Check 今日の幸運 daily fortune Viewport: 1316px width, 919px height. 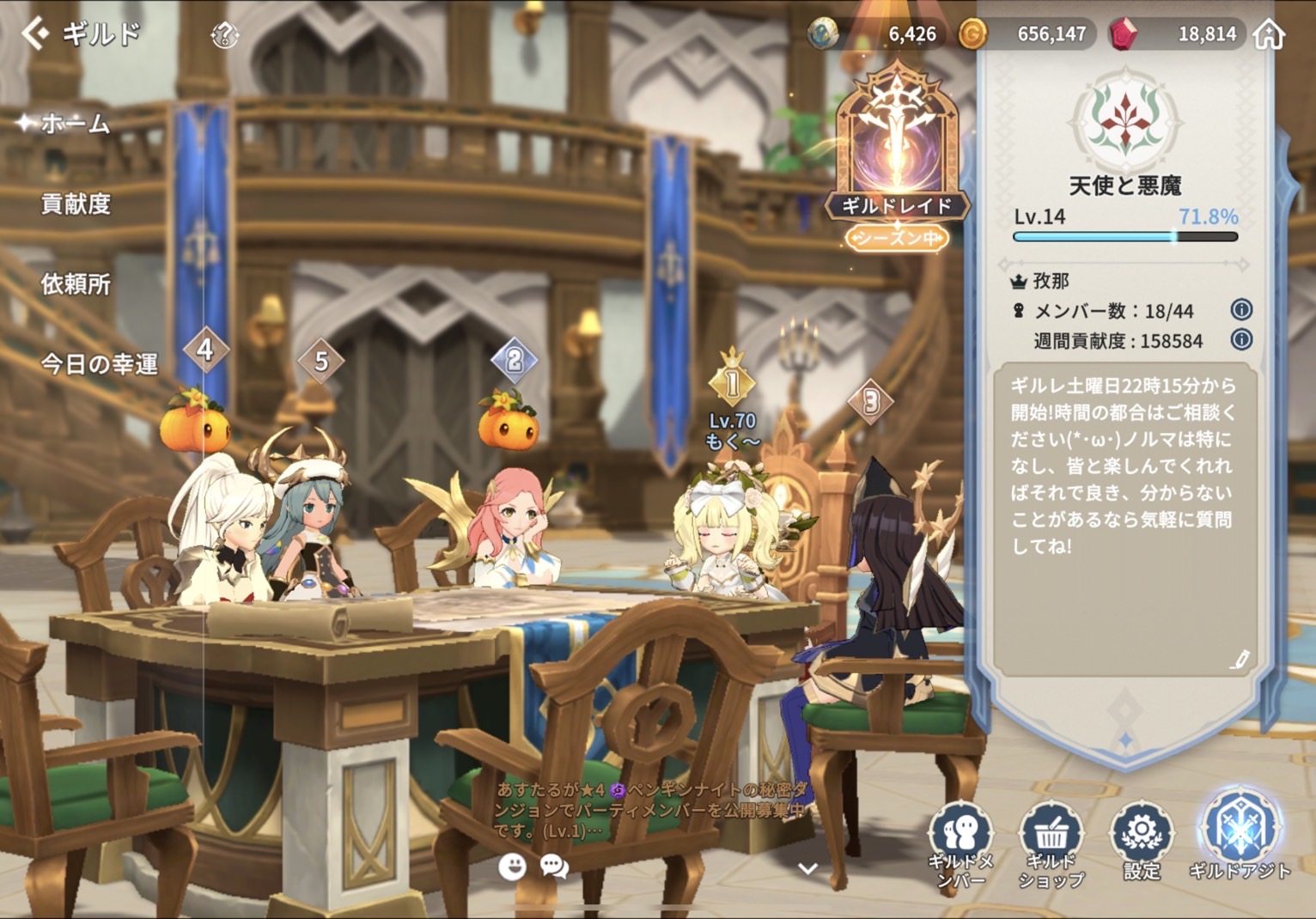99,364
